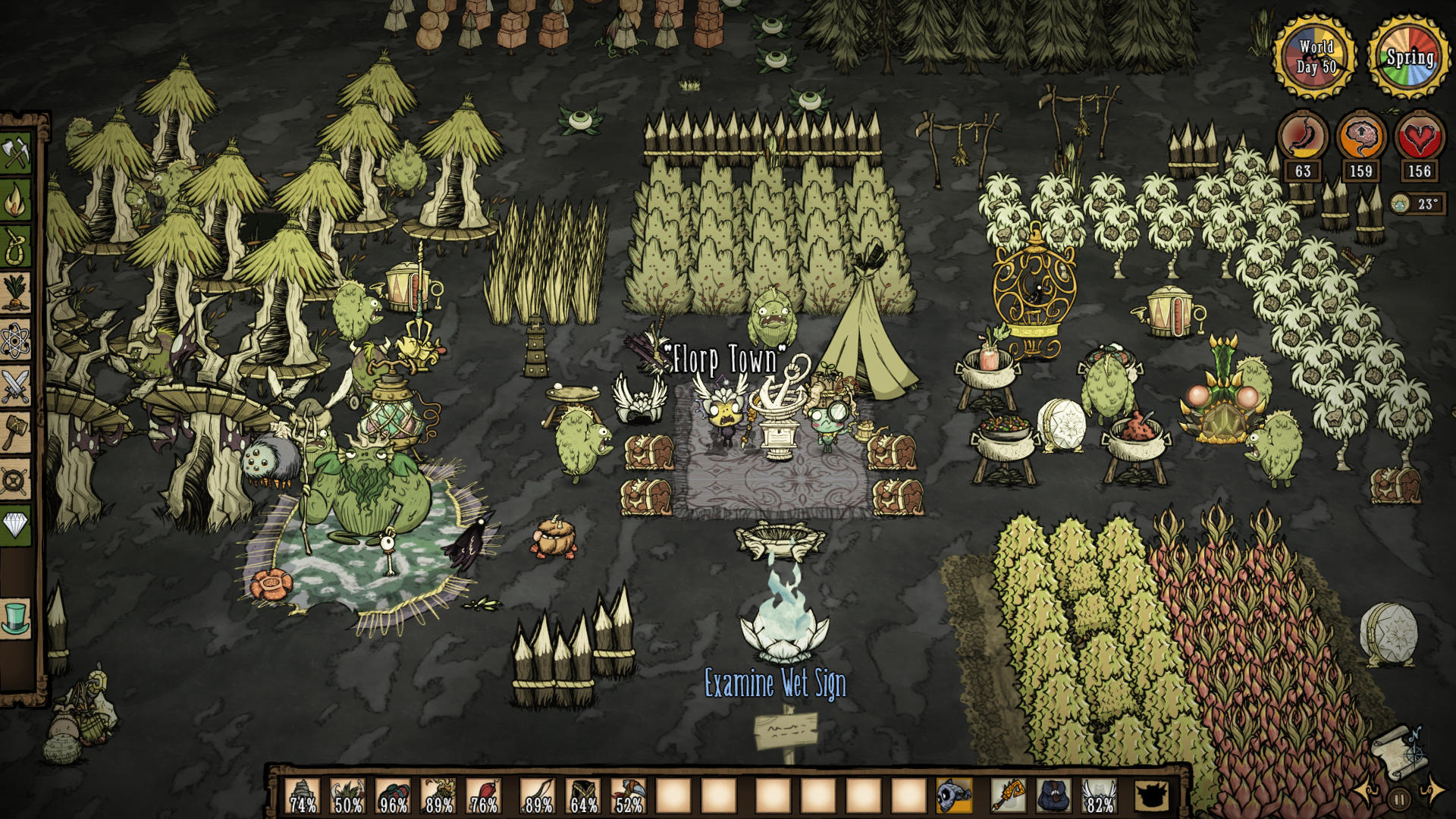Viewport: 1456px width, 819px height.
Task: Open the Science atom crafting tab
Action: point(15,340)
